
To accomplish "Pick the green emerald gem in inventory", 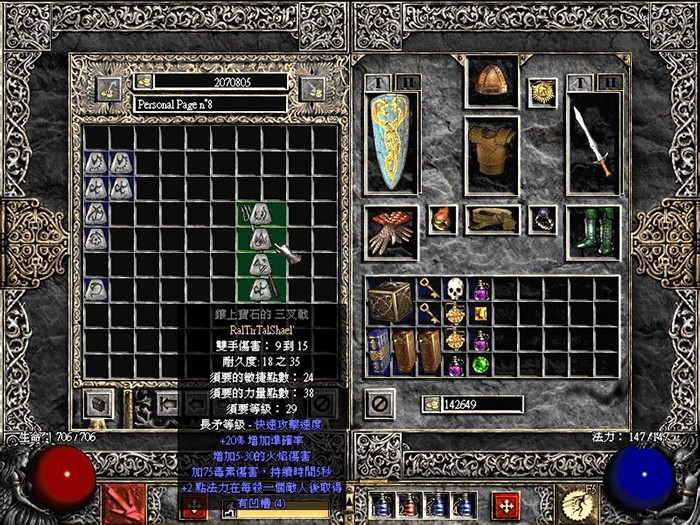I will click(x=481, y=365).
